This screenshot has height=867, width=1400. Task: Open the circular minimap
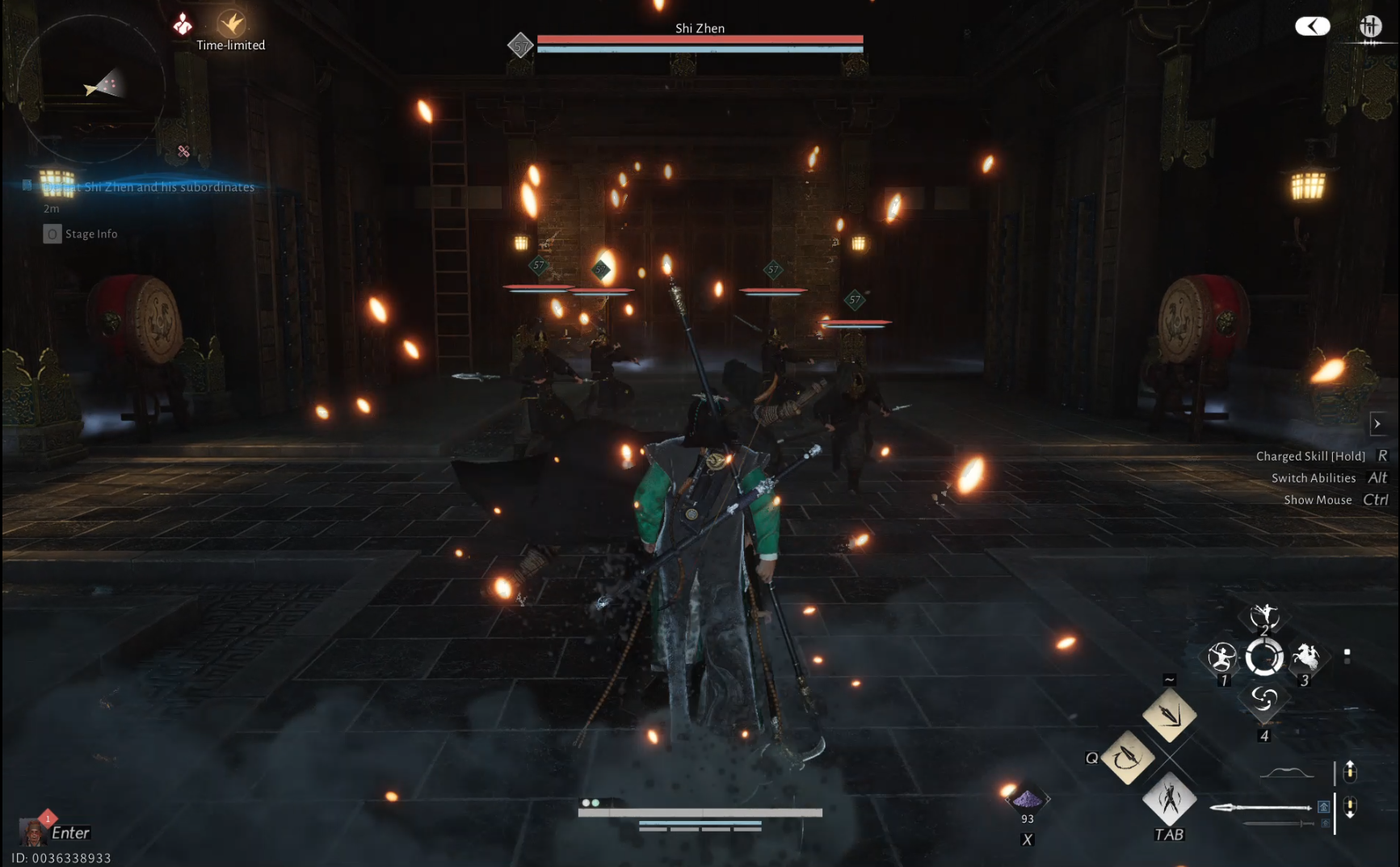pos(90,87)
